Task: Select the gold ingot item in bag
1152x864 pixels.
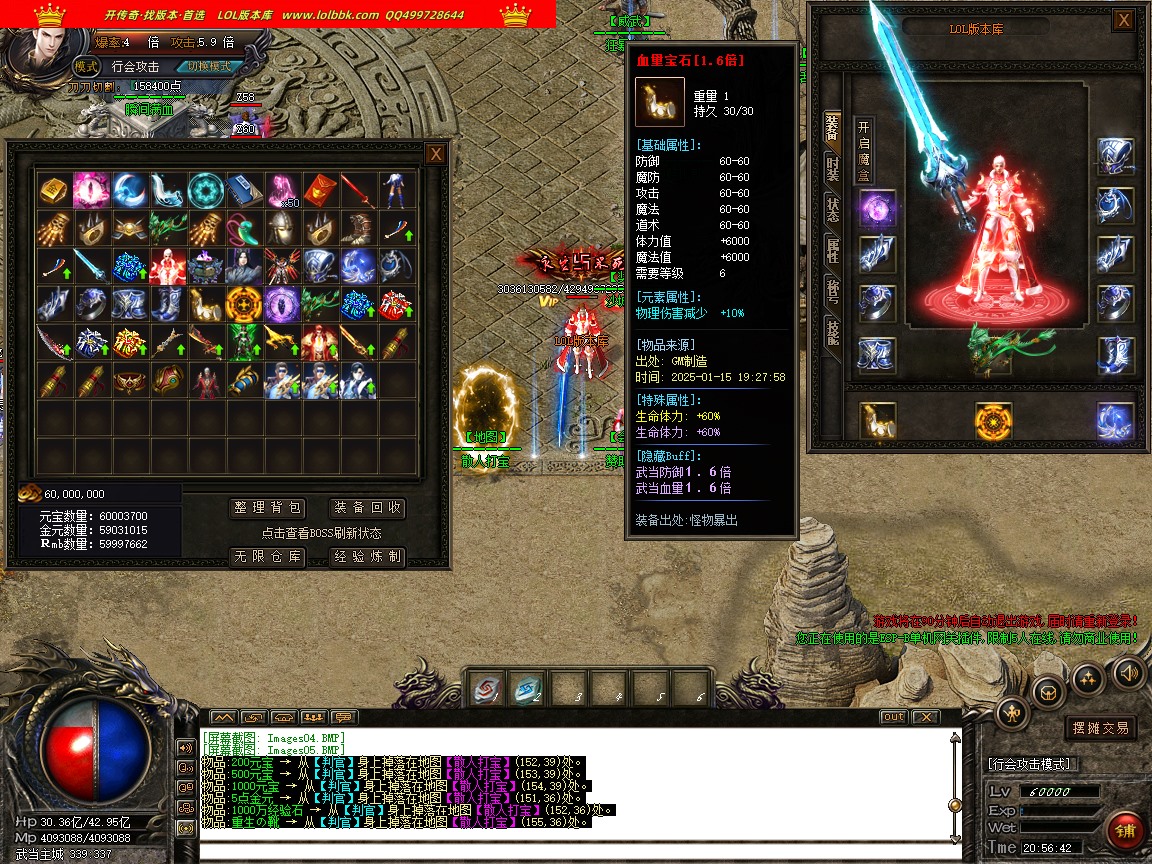Action: pos(52,189)
